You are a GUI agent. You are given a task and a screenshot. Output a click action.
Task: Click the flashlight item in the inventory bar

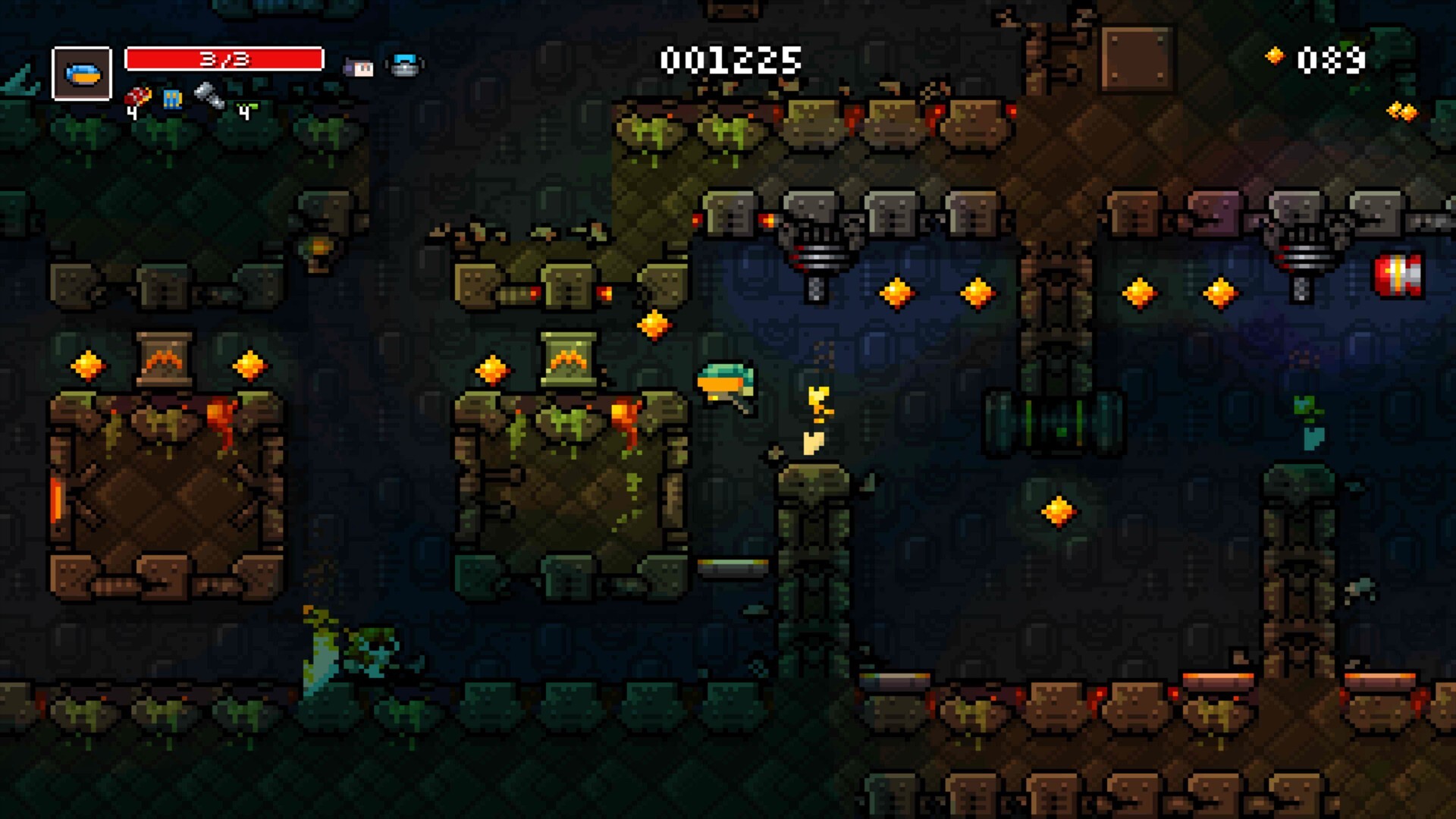tap(211, 97)
